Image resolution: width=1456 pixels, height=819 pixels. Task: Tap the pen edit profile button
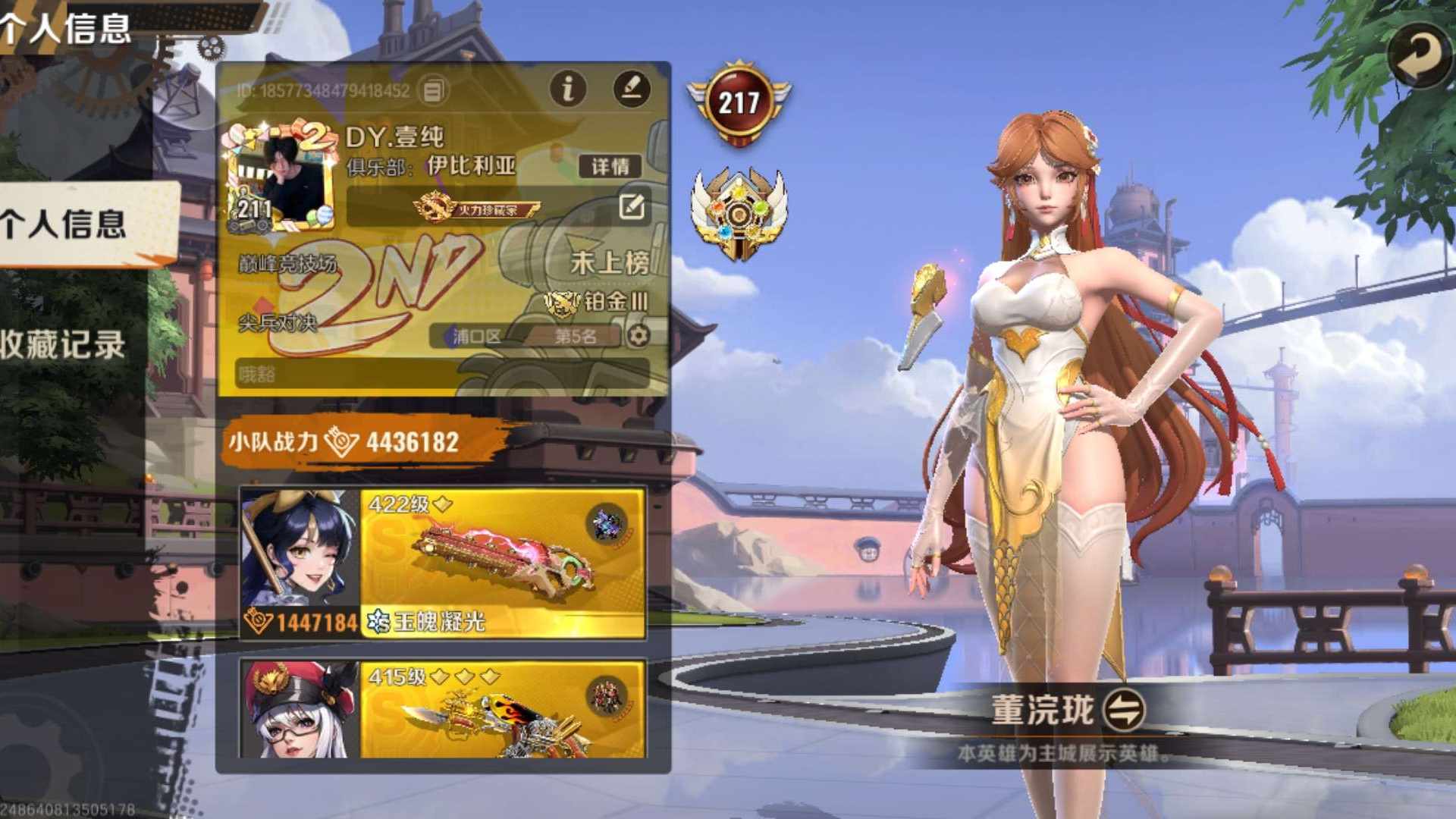[x=631, y=89]
